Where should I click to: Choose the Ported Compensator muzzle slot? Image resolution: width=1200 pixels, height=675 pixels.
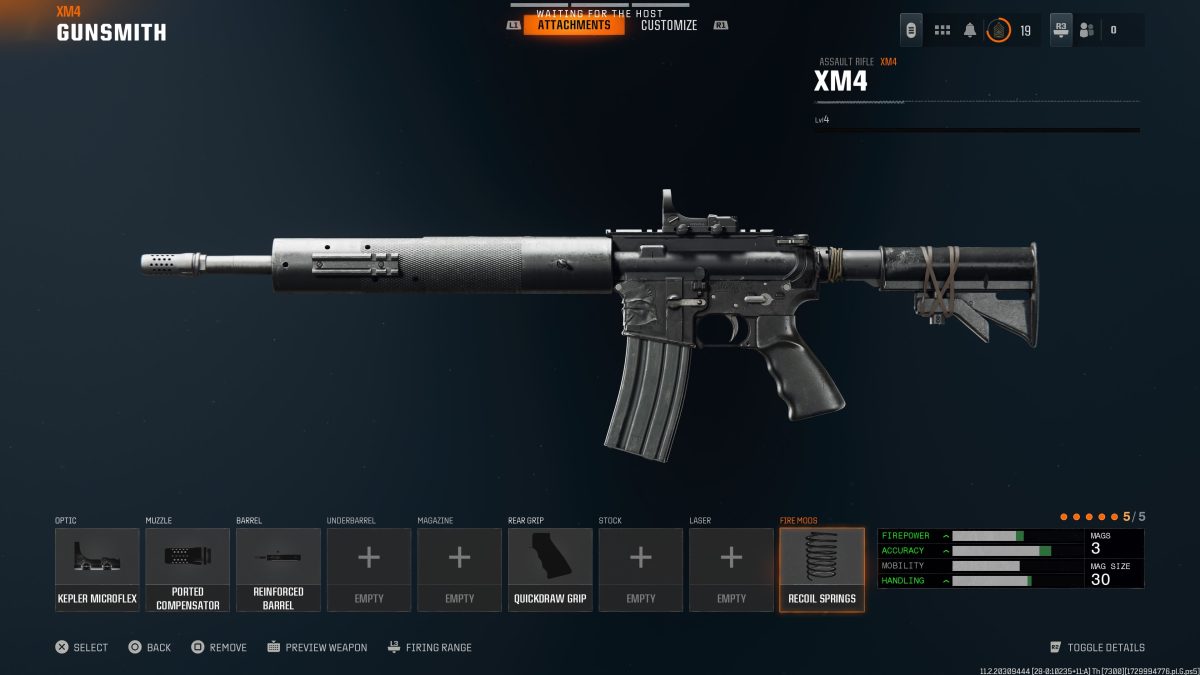point(188,569)
